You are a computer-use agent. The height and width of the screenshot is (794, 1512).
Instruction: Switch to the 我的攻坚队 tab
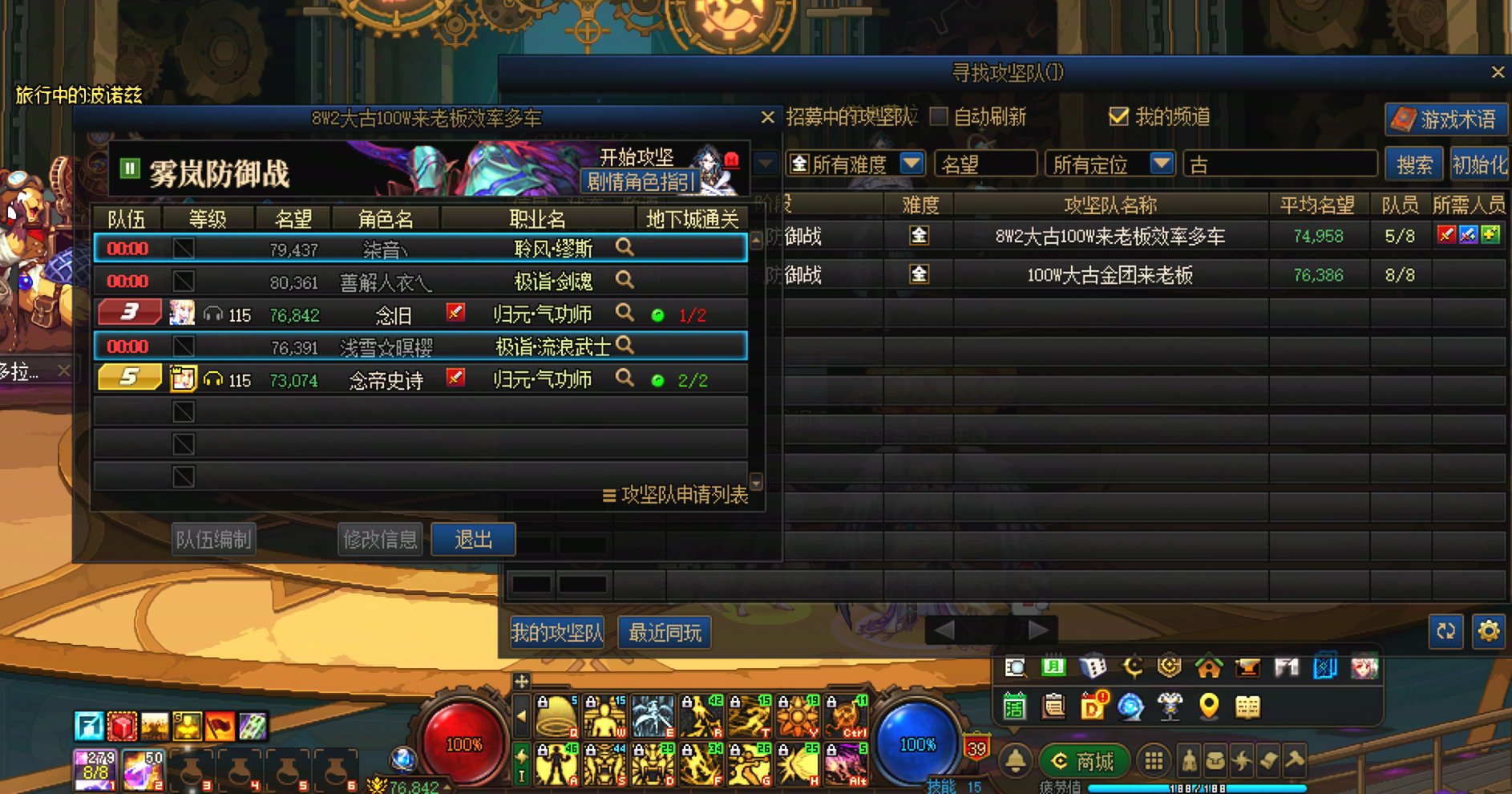pos(557,632)
